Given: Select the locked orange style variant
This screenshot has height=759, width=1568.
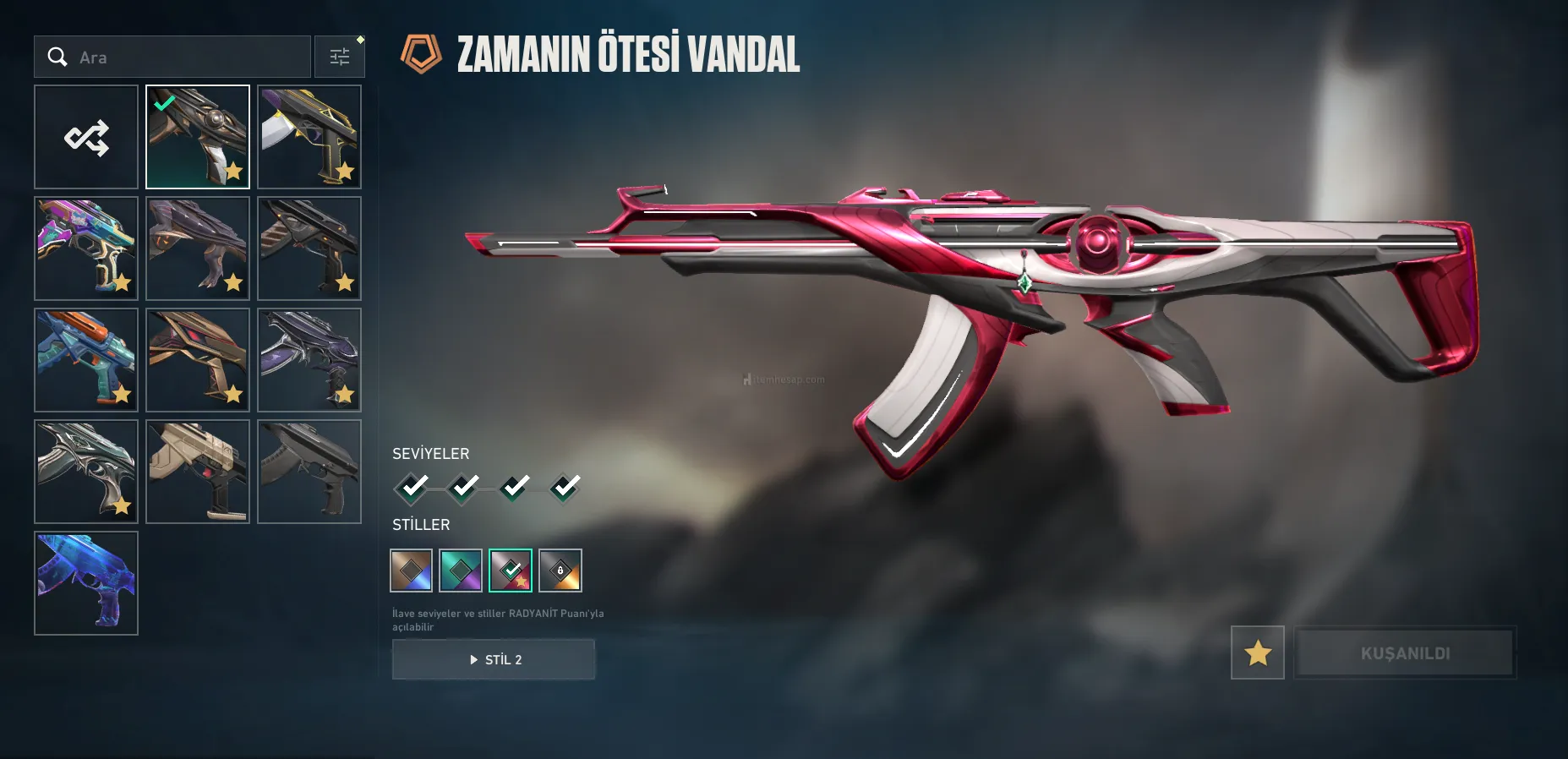Looking at the screenshot, I should click(x=560, y=571).
